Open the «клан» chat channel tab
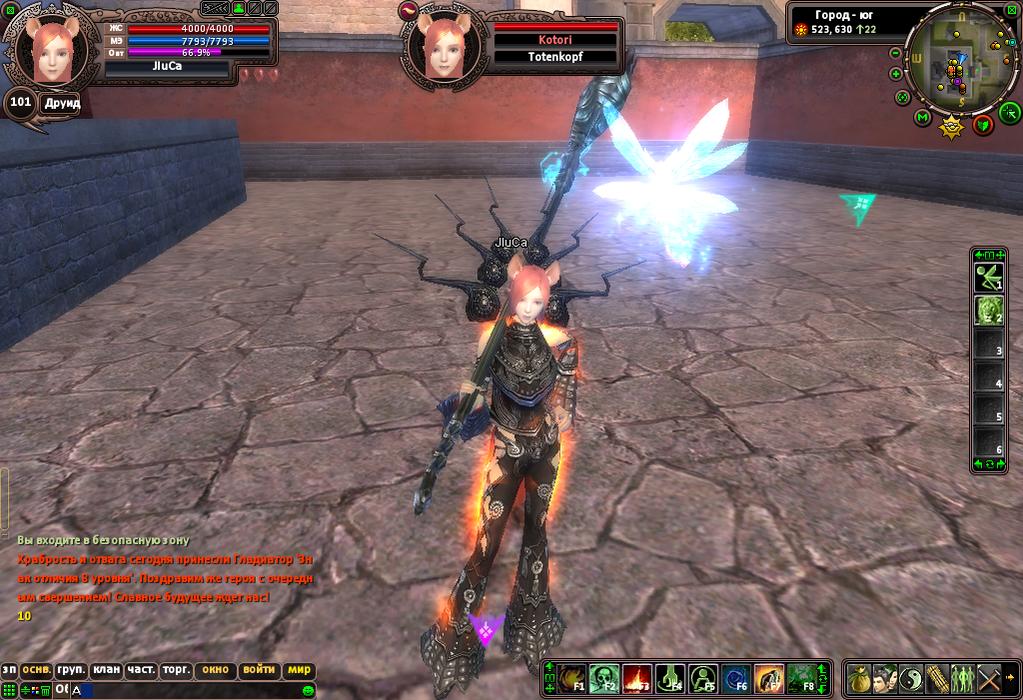 click(x=105, y=670)
